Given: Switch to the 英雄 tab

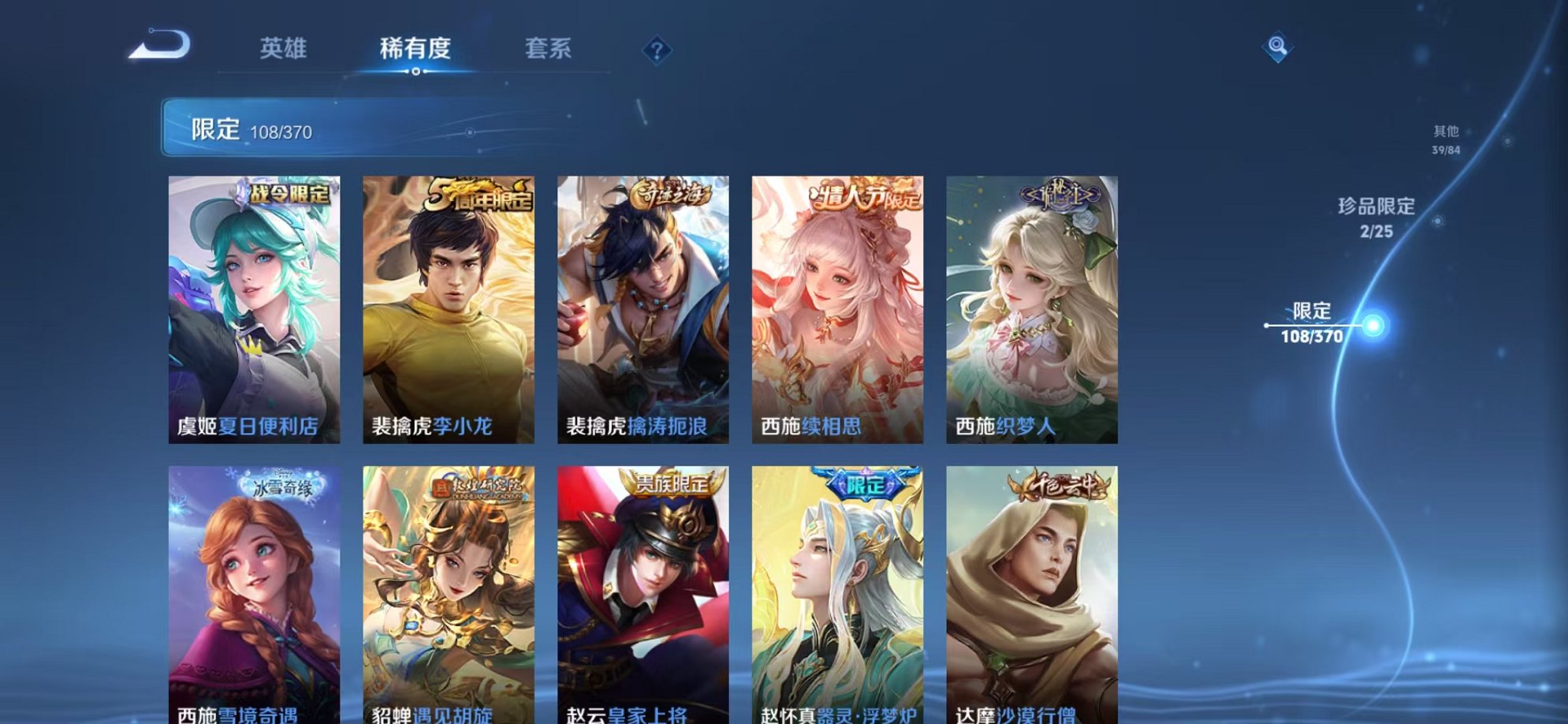Looking at the screenshot, I should (x=284, y=49).
